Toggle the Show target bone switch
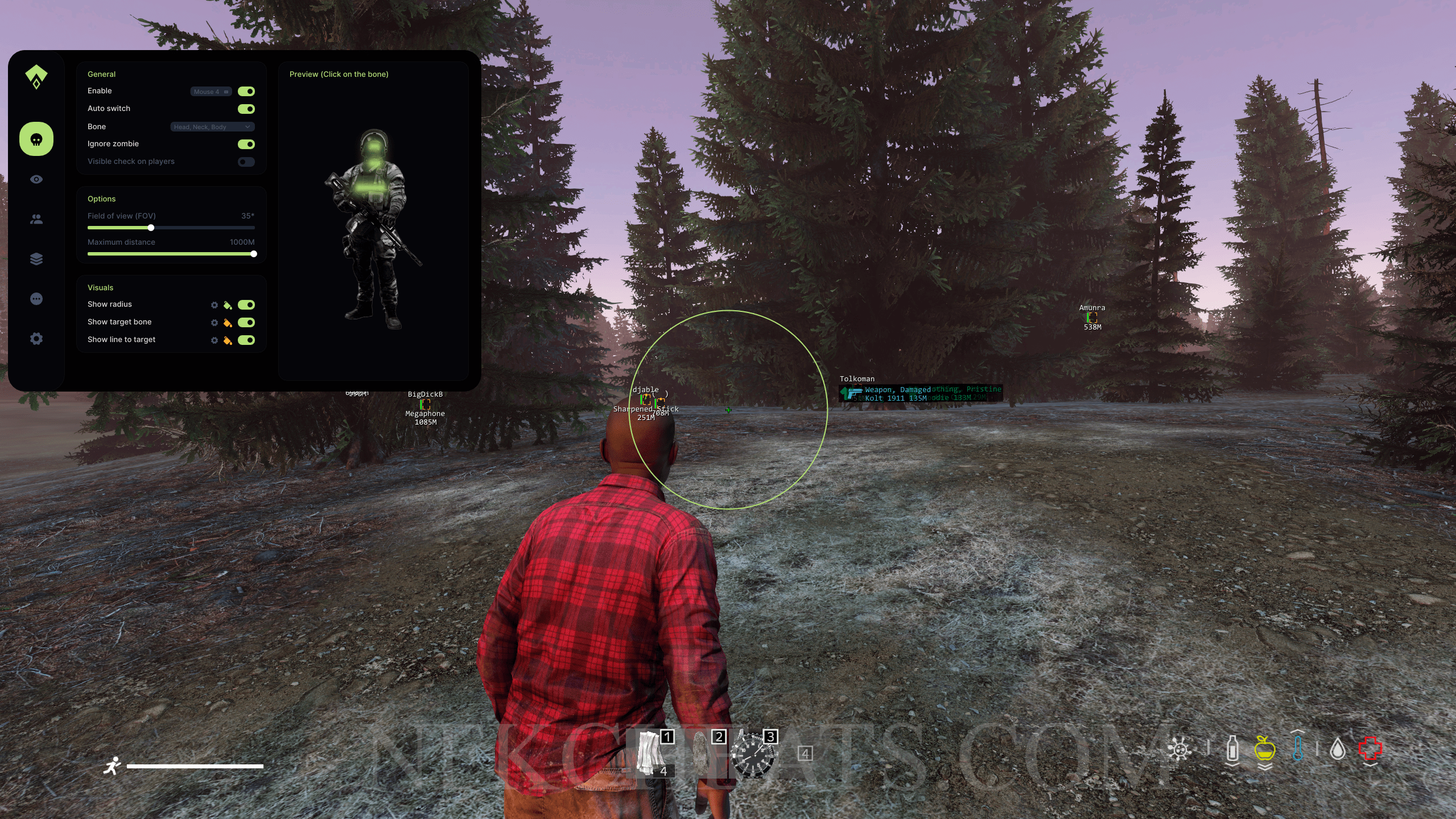1456x819 pixels. point(246,323)
